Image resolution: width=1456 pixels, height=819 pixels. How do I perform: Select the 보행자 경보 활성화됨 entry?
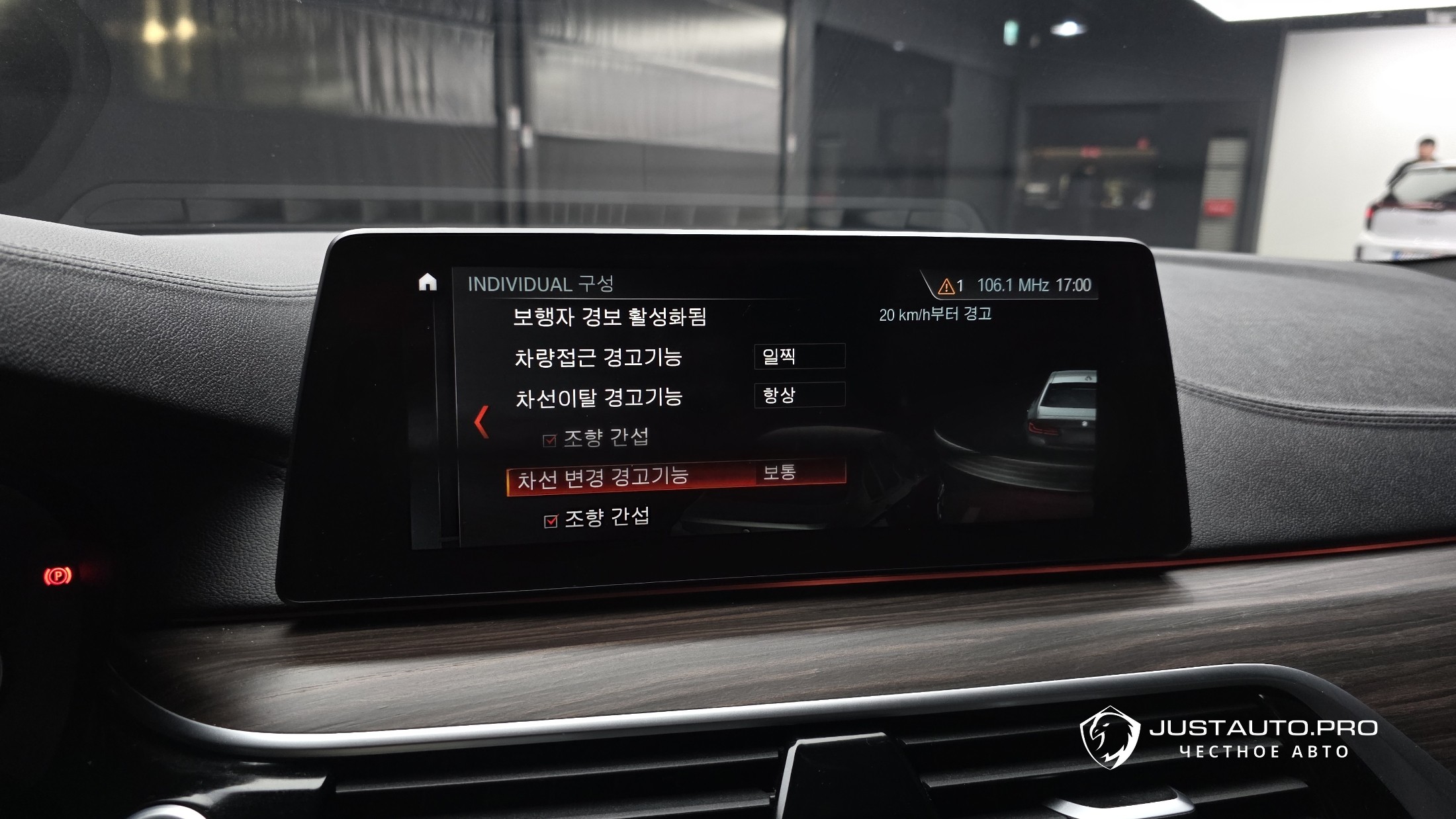tap(610, 317)
